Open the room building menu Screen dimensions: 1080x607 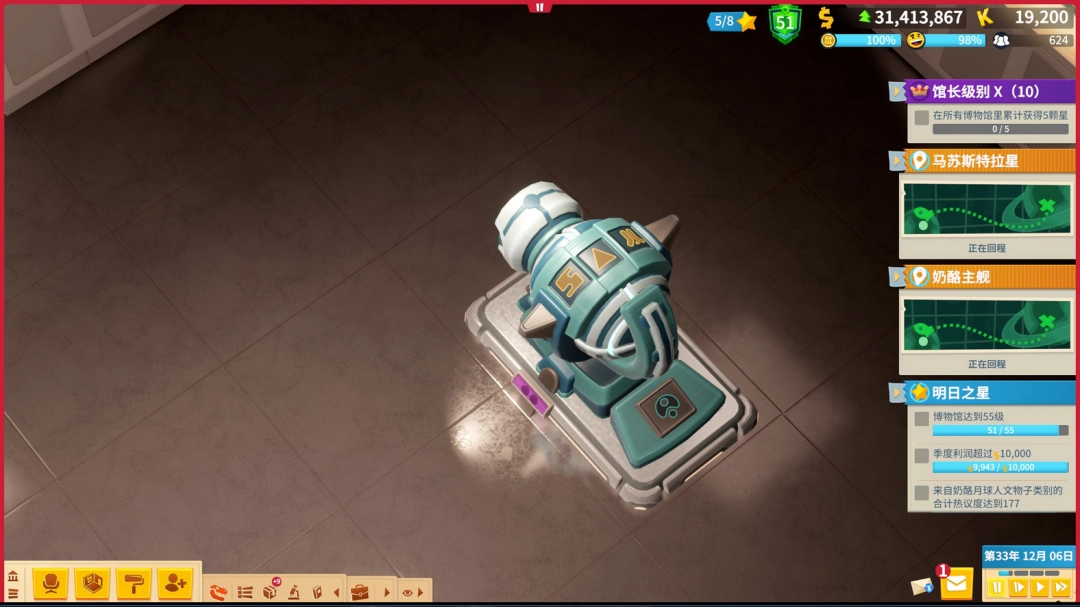tap(92, 583)
